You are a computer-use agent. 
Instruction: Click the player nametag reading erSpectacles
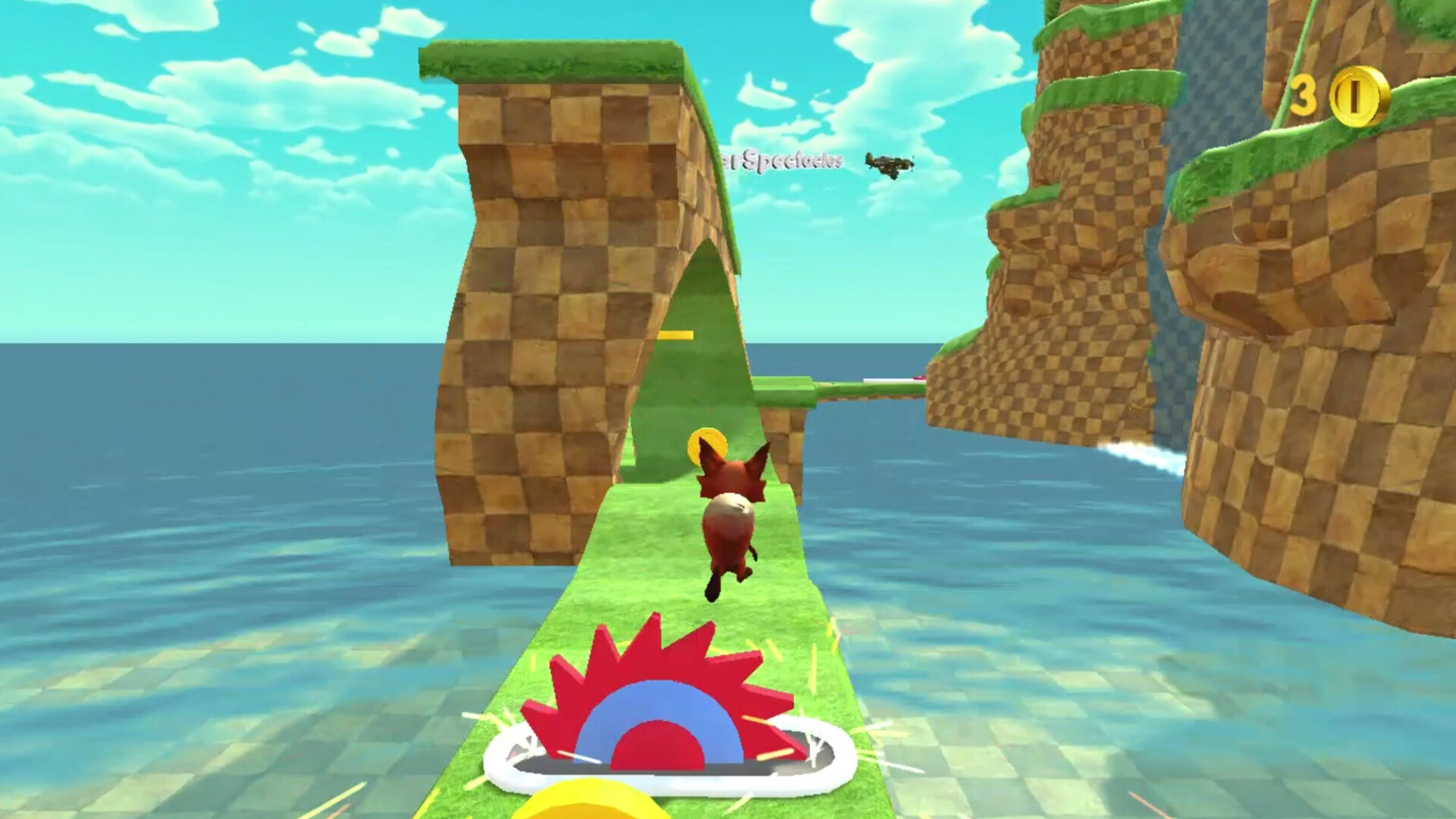[781, 159]
